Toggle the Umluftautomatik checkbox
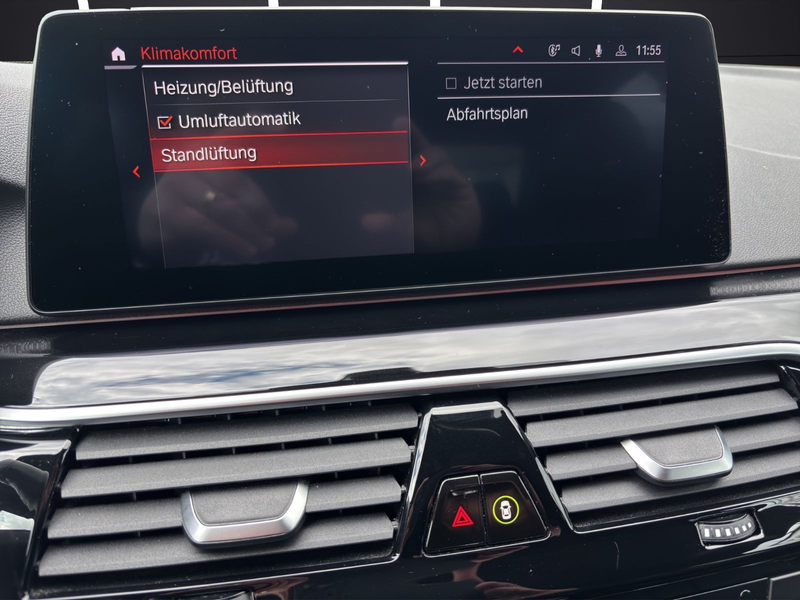The height and width of the screenshot is (600, 800). click(166, 121)
